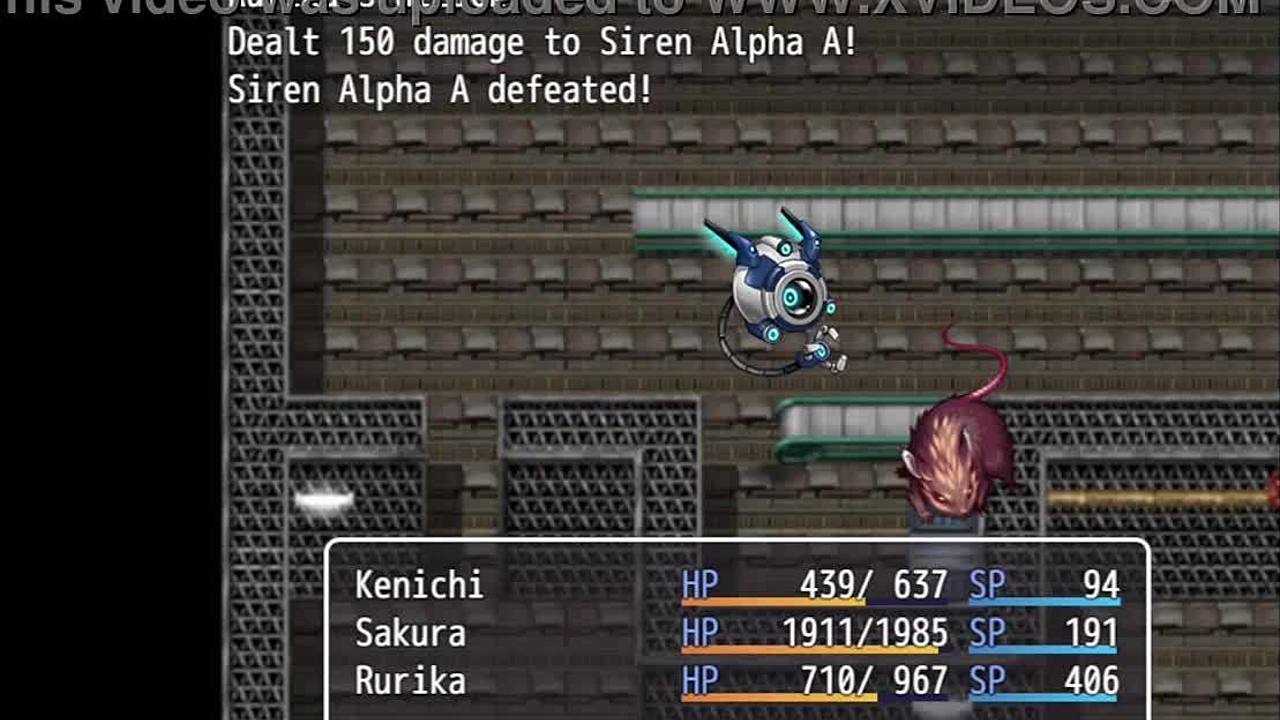Pick Rurika from the party status list
Image resolution: width=1280 pixels, height=720 pixels.
(410, 681)
